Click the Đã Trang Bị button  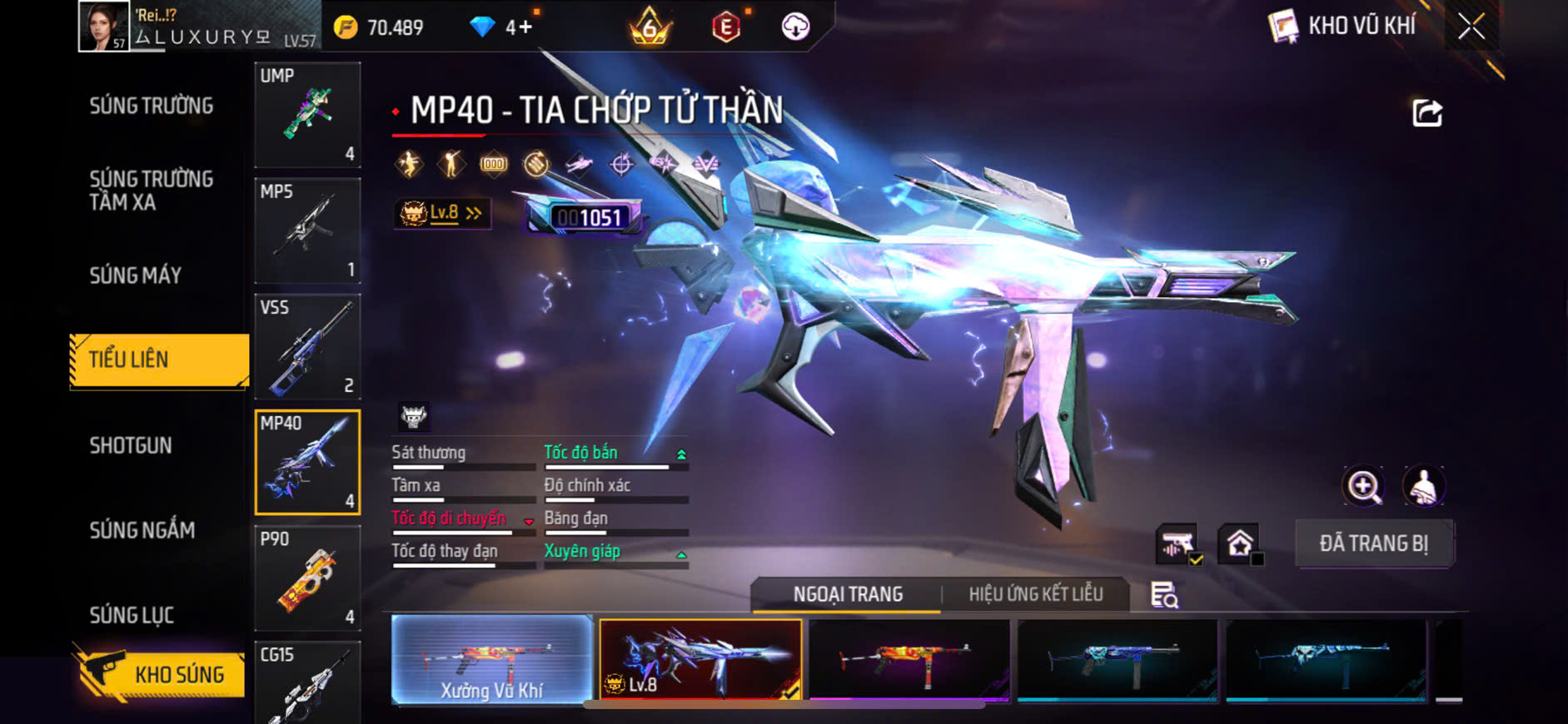click(x=1374, y=543)
